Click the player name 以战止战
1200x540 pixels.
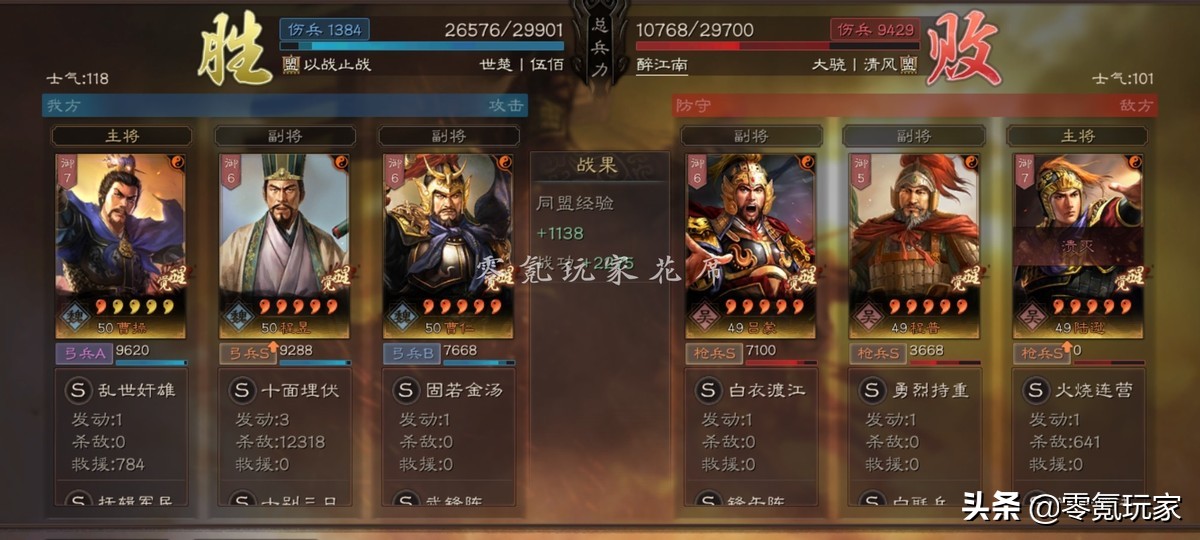click(x=336, y=64)
